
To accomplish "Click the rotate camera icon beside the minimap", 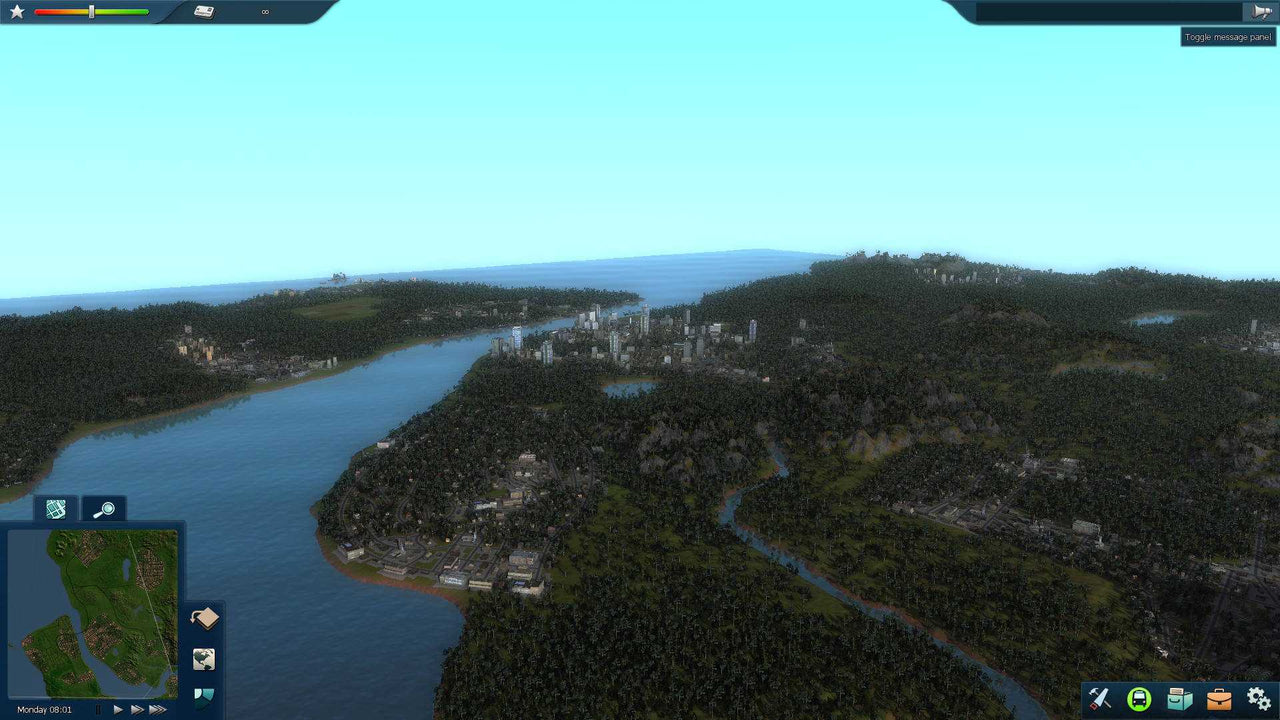I will (x=203, y=618).
